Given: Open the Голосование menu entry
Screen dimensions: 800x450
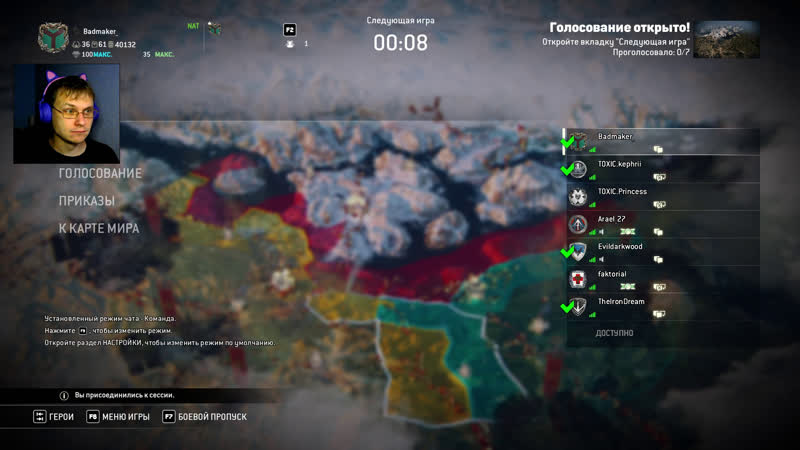Looking at the screenshot, I should click(100, 173).
